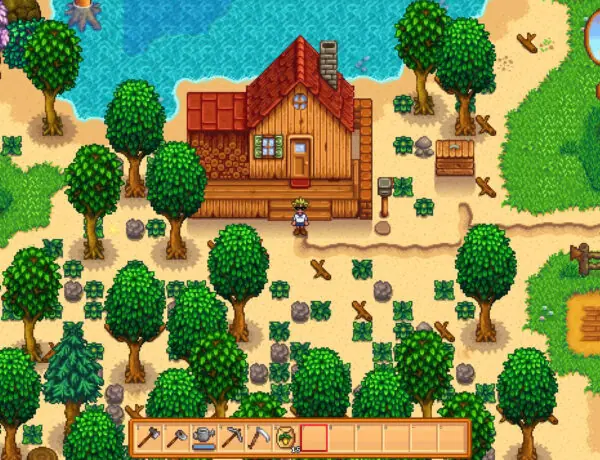The height and width of the screenshot is (460, 600).
Task: Pick the pickaxe tool slot
Action: coord(231,437)
